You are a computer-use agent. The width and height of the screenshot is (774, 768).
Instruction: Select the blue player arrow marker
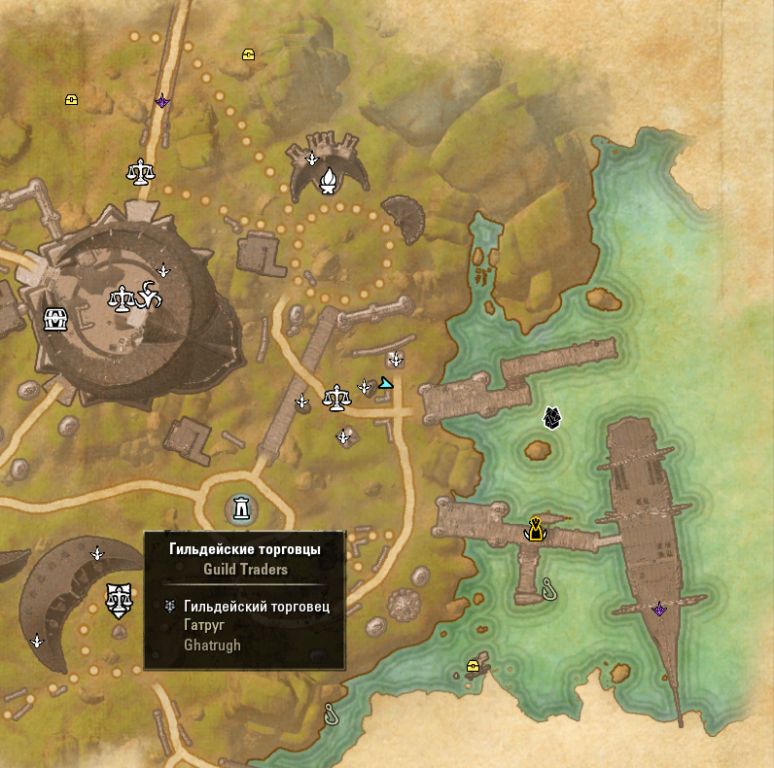click(387, 383)
